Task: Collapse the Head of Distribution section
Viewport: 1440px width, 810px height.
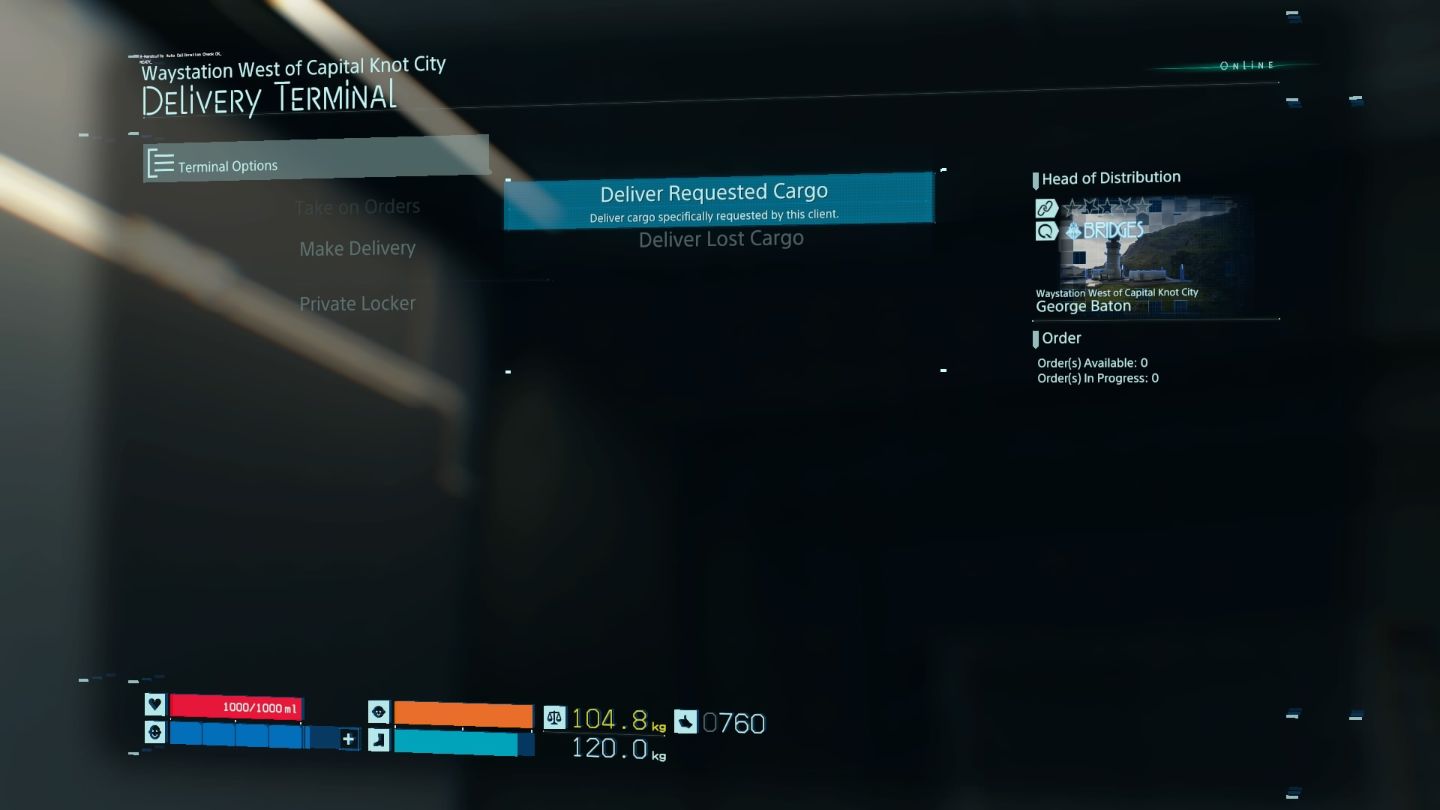Action: click(1035, 177)
